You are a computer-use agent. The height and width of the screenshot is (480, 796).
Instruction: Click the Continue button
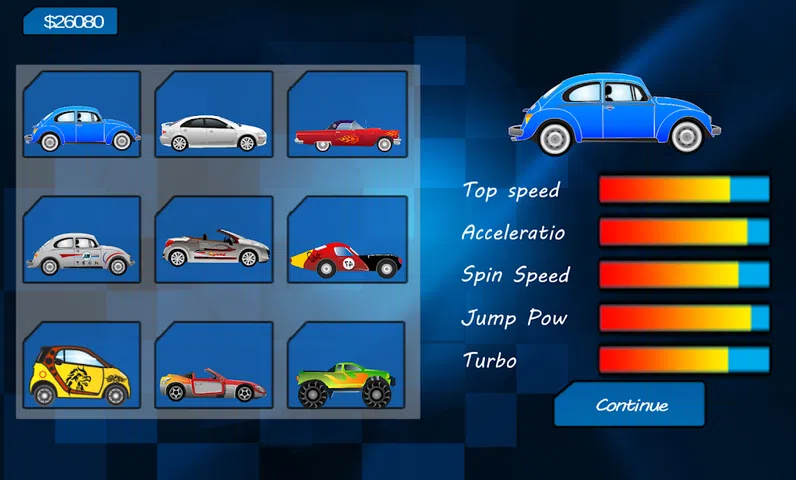(x=631, y=405)
